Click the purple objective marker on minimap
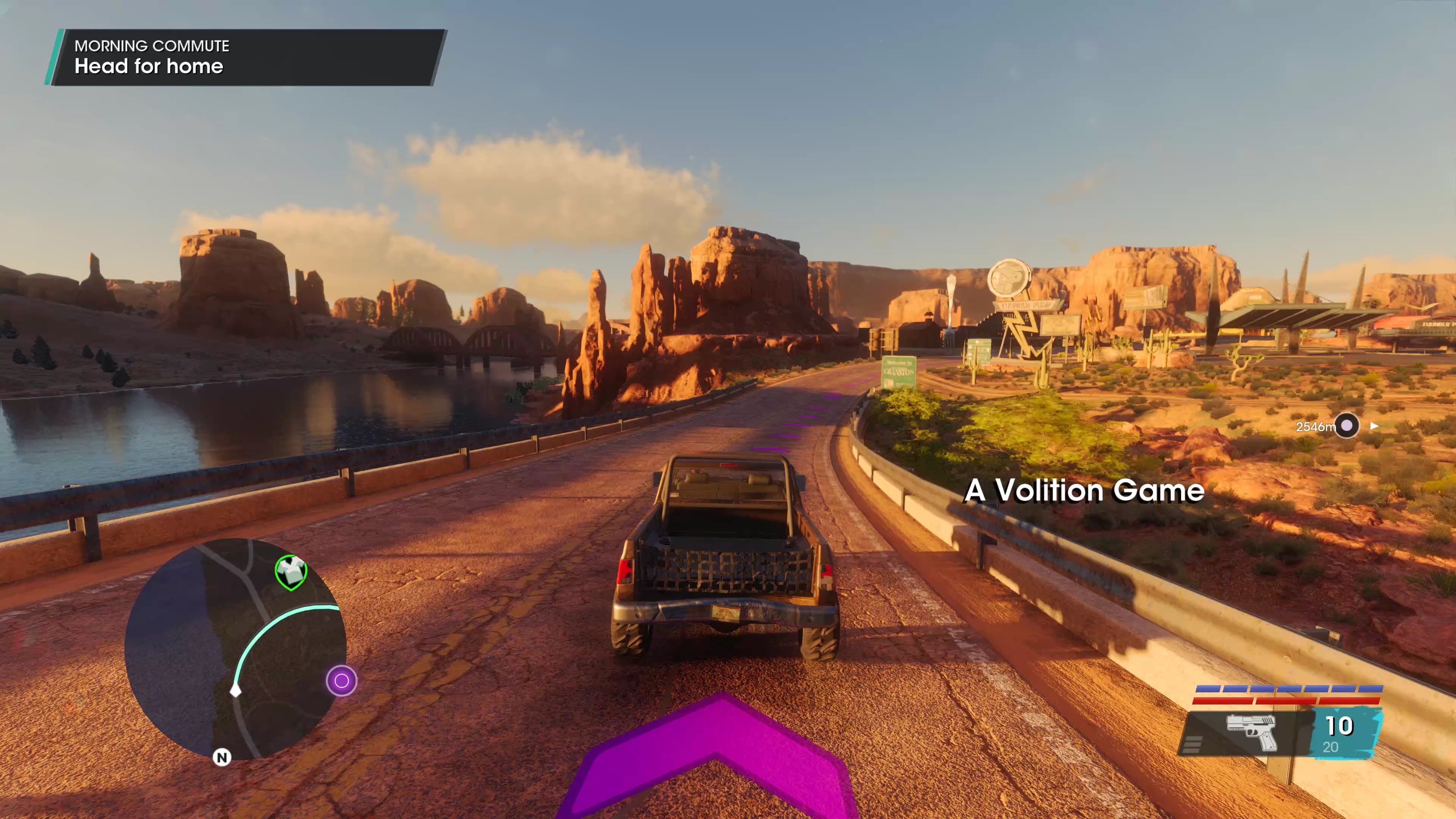Image resolution: width=1456 pixels, height=819 pixels. 341,681
